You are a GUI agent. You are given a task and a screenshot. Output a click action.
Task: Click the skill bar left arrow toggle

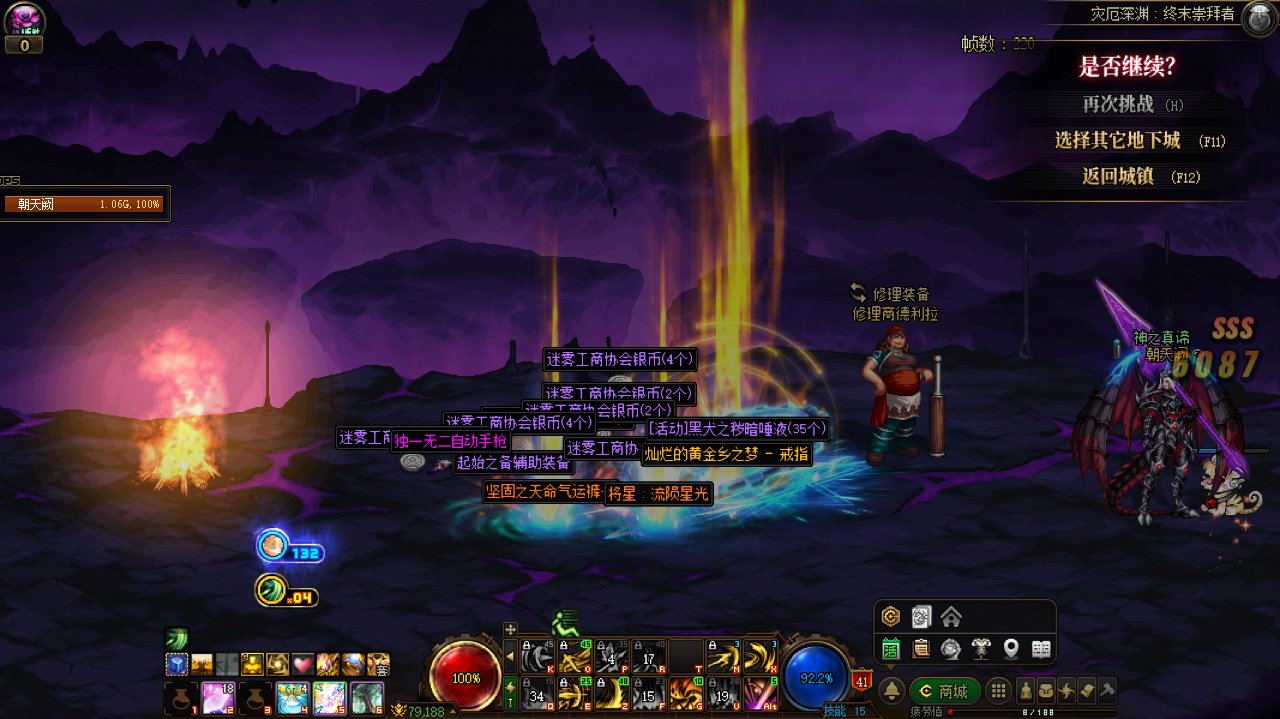coord(510,656)
